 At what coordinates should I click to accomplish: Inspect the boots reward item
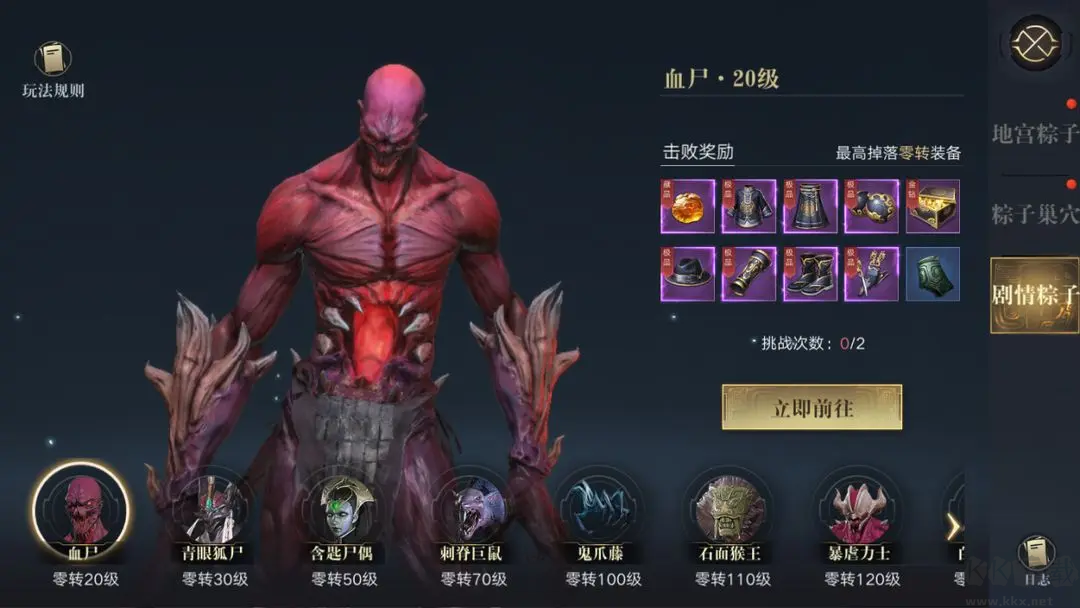coord(810,274)
